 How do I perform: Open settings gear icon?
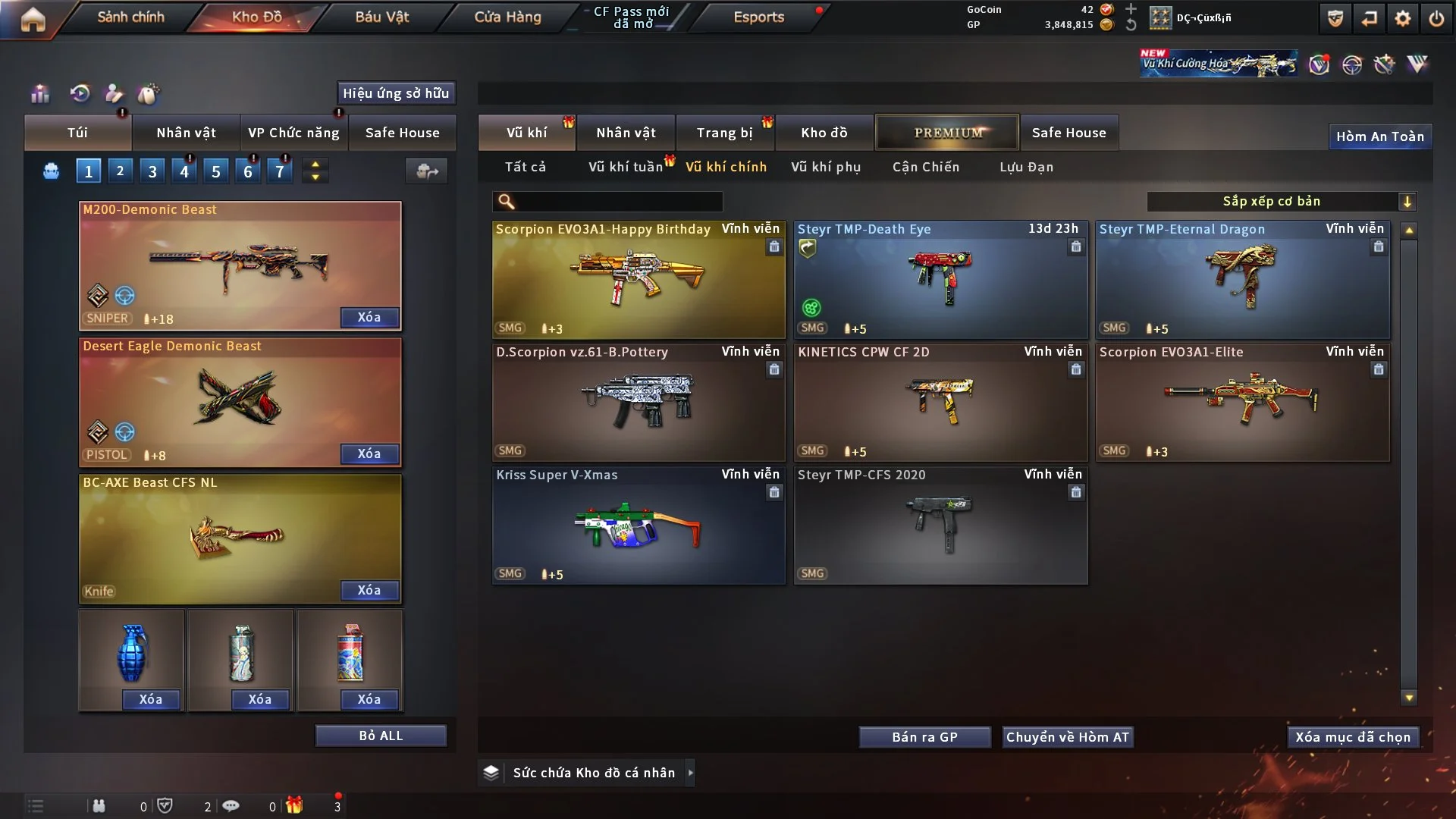(x=1402, y=18)
